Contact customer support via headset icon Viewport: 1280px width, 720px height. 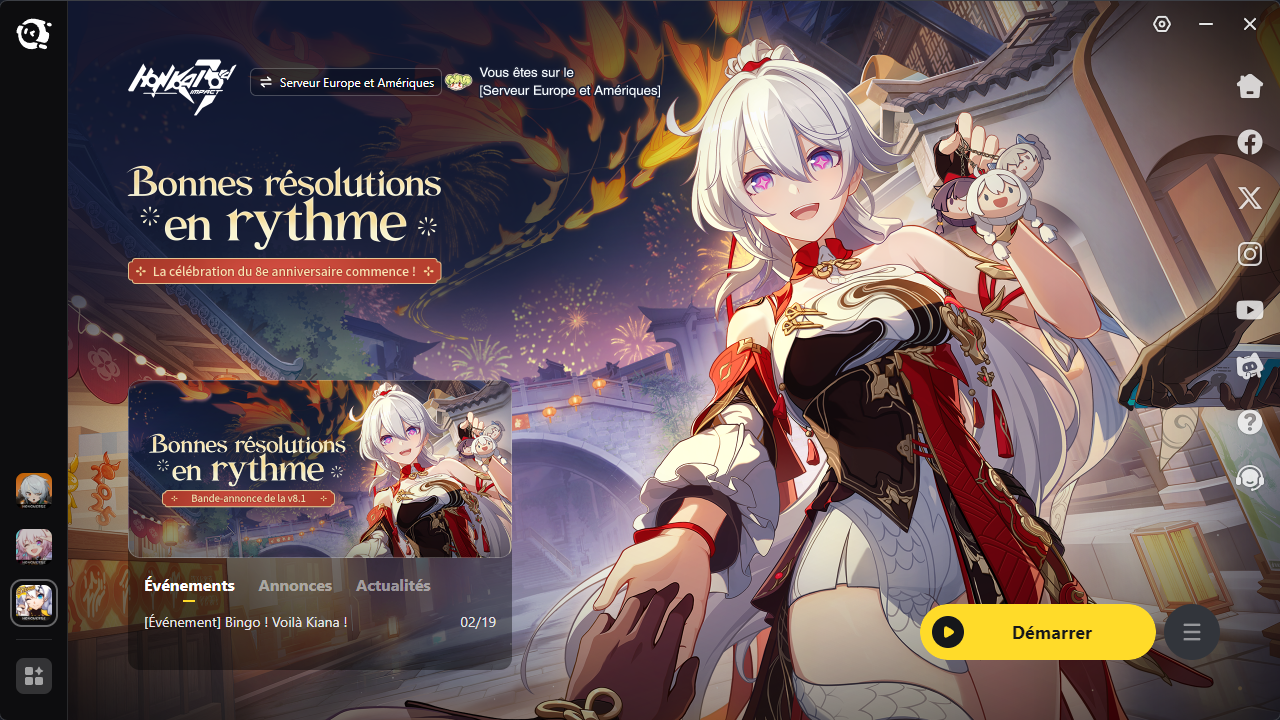click(x=1250, y=478)
